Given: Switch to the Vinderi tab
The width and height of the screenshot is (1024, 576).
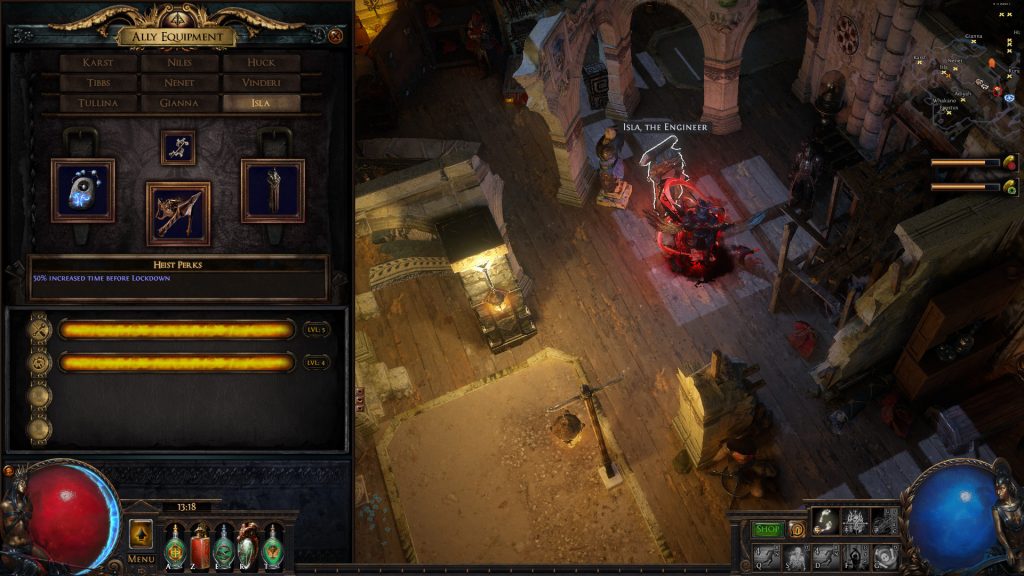Looking at the screenshot, I should tap(261, 83).
